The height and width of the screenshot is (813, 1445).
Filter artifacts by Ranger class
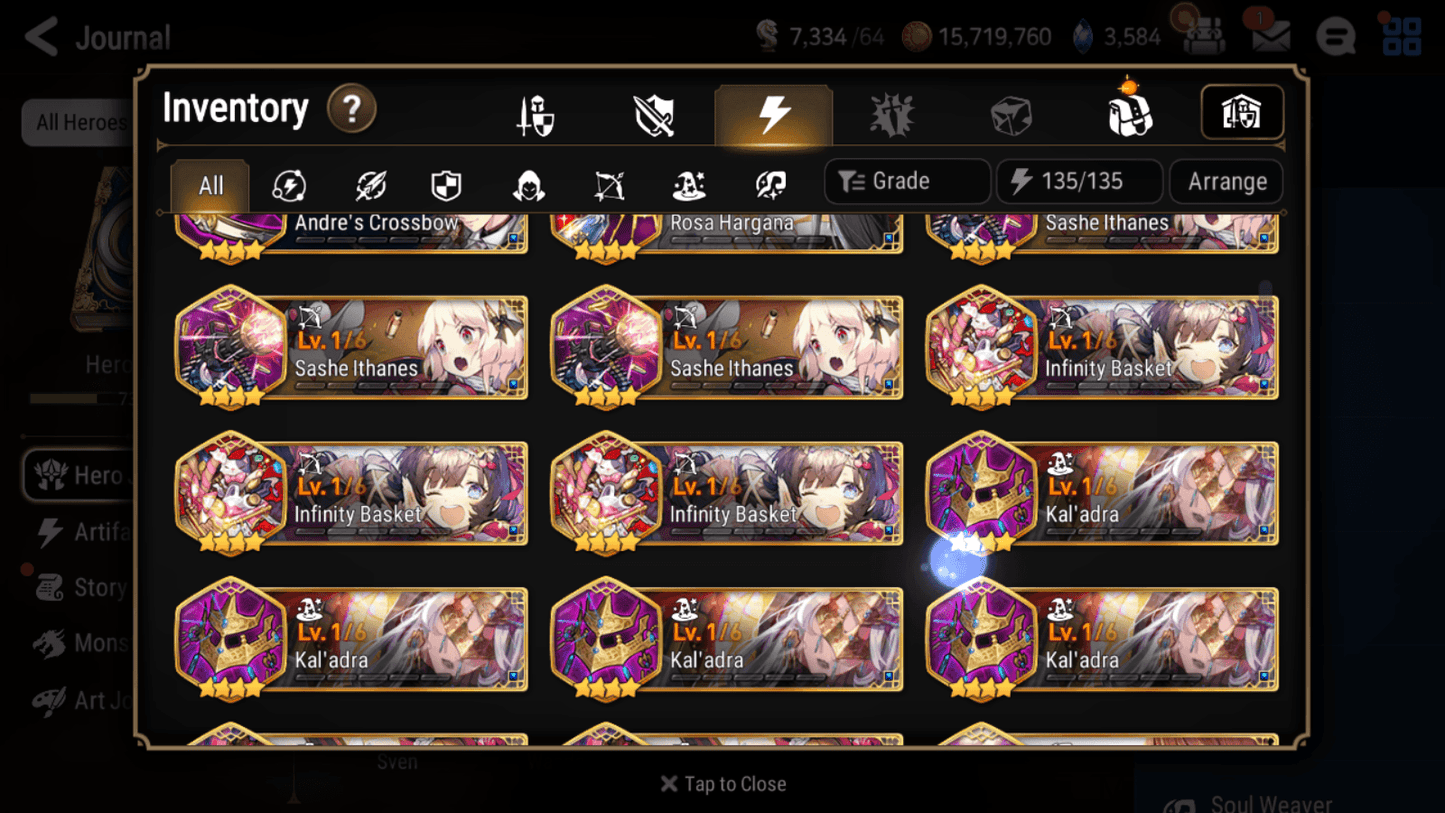pos(607,184)
